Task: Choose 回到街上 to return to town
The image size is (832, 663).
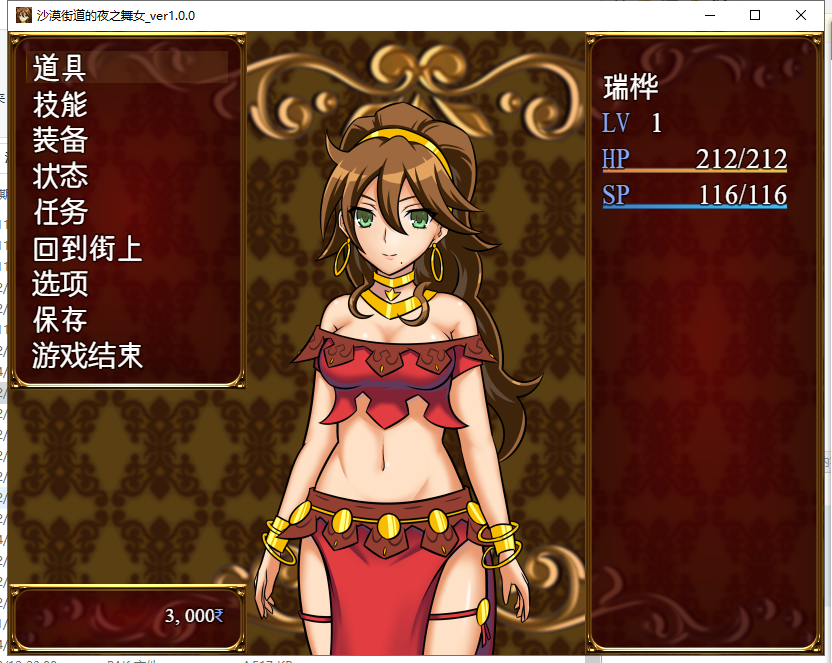Action: coord(87,248)
